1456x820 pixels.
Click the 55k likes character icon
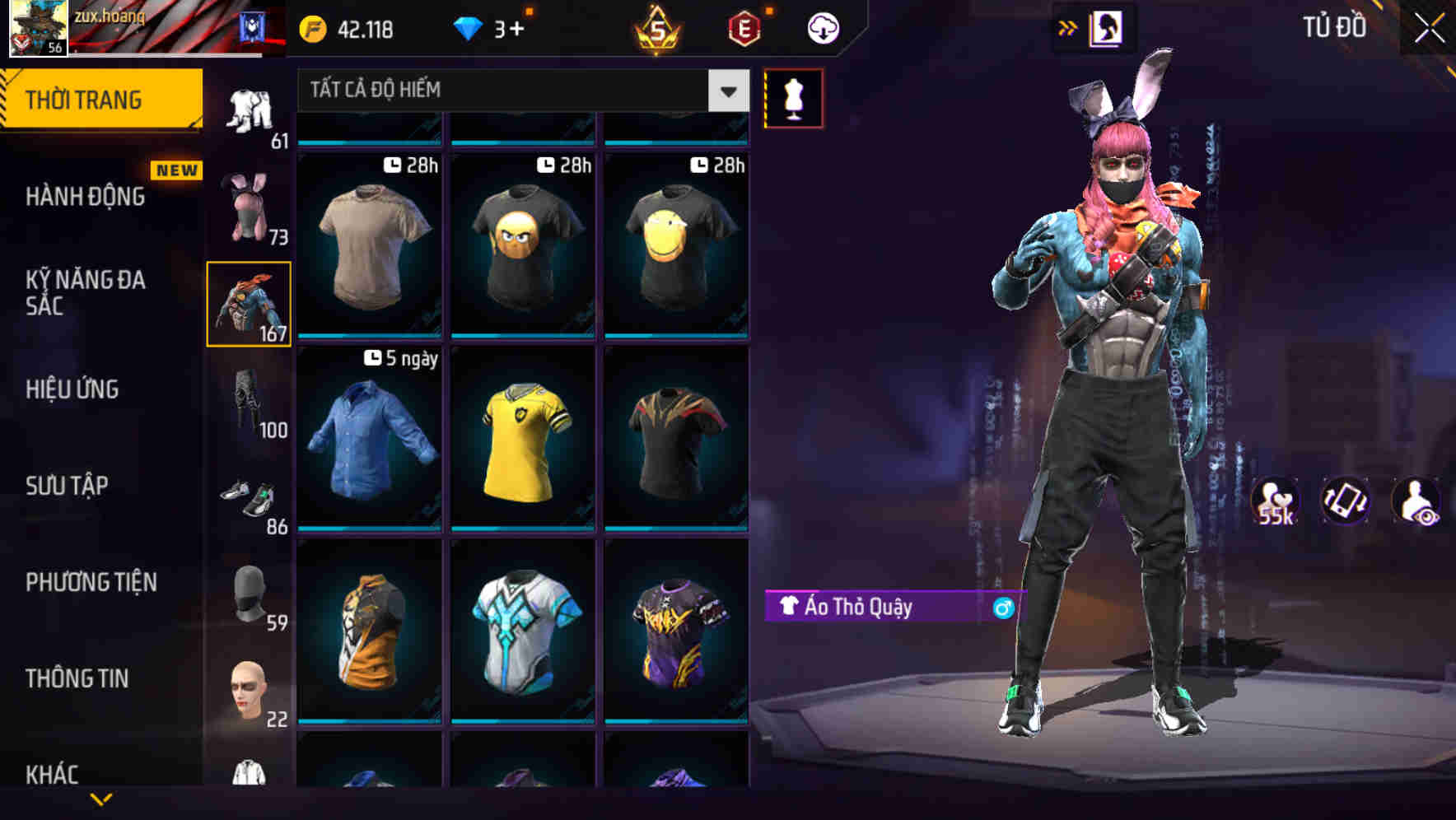click(1275, 501)
